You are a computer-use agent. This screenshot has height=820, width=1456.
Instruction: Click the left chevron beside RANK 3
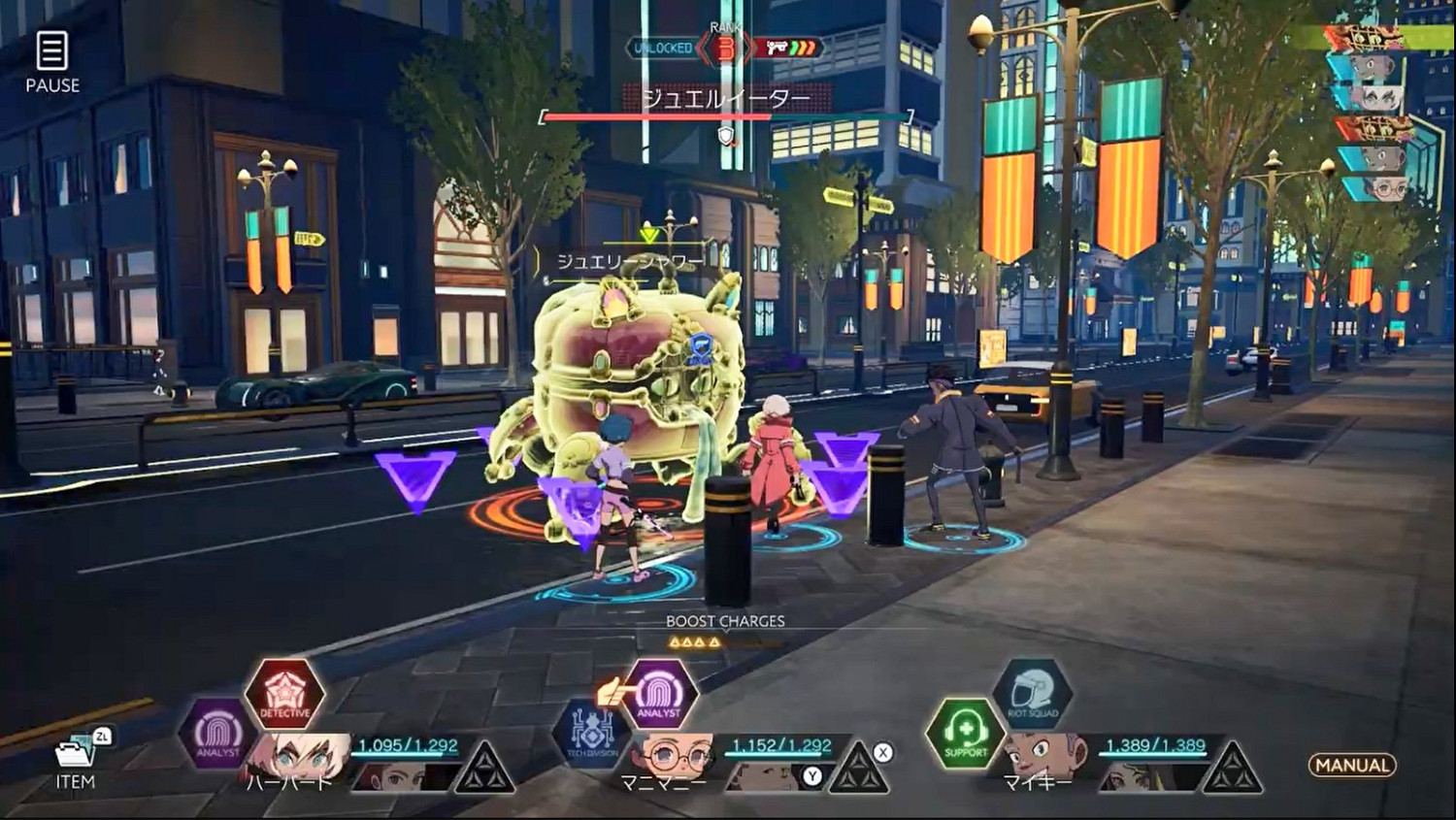coord(704,47)
